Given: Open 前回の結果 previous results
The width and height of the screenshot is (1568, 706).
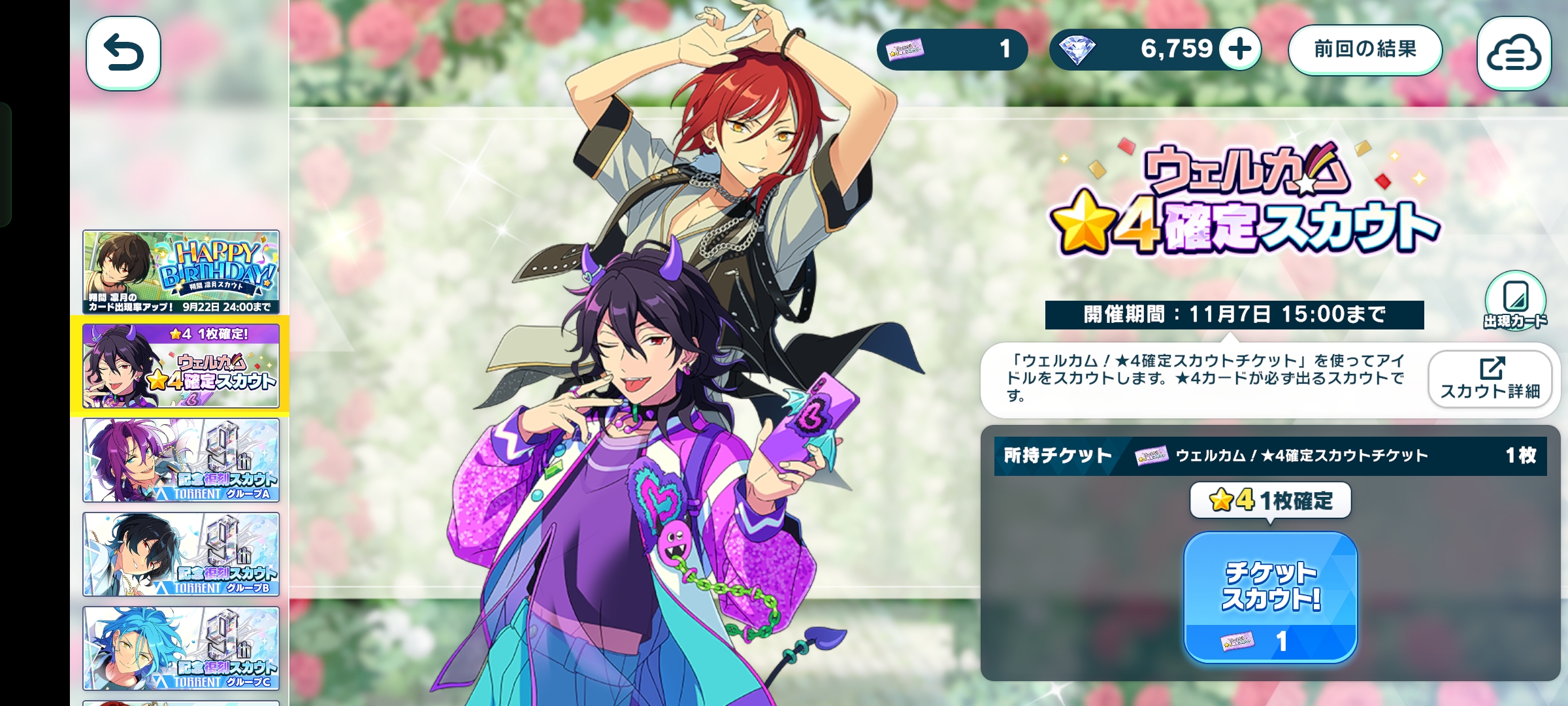Looking at the screenshot, I should tap(1365, 50).
